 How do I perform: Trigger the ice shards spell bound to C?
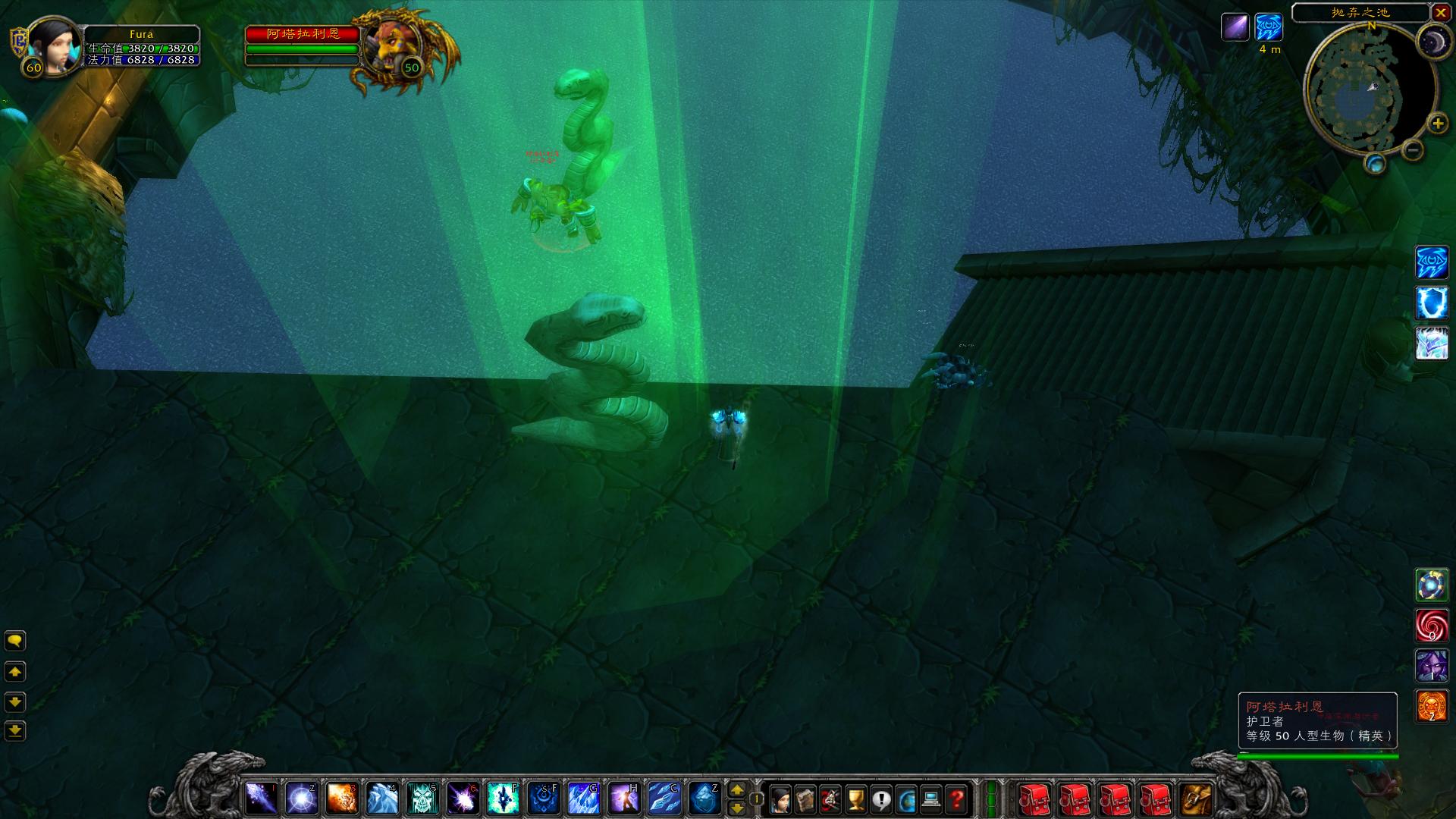click(664, 799)
